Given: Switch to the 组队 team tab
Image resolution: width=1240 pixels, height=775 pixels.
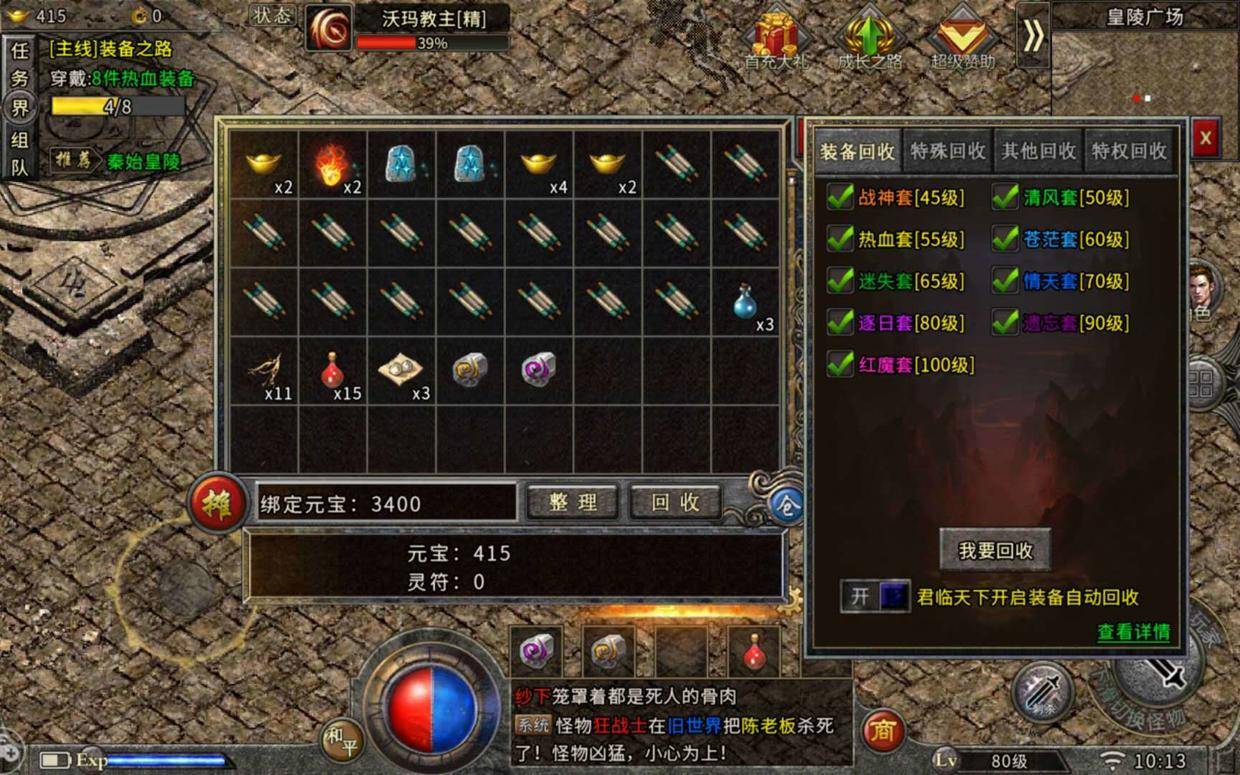Looking at the screenshot, I should click(19, 154).
